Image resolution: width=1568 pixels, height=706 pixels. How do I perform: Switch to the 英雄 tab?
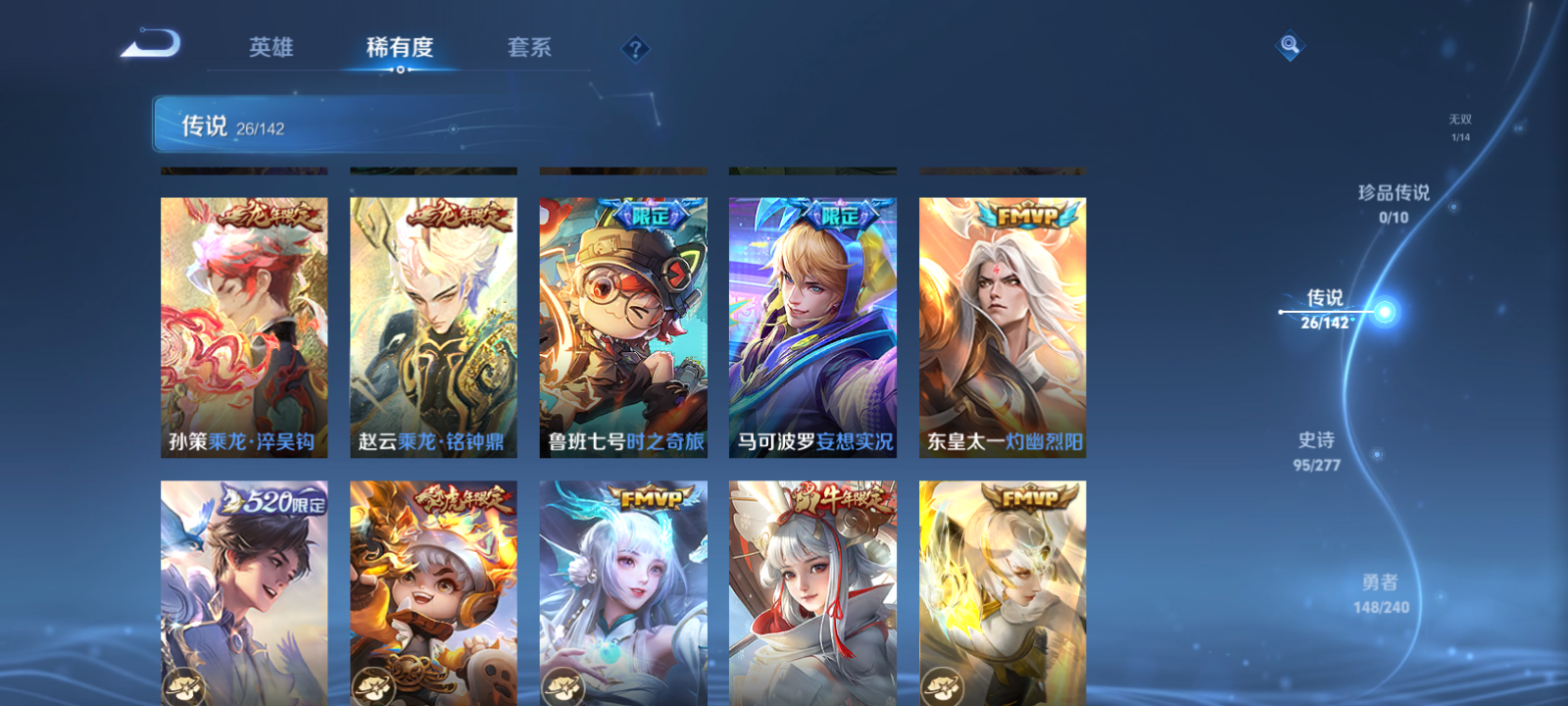click(x=272, y=47)
